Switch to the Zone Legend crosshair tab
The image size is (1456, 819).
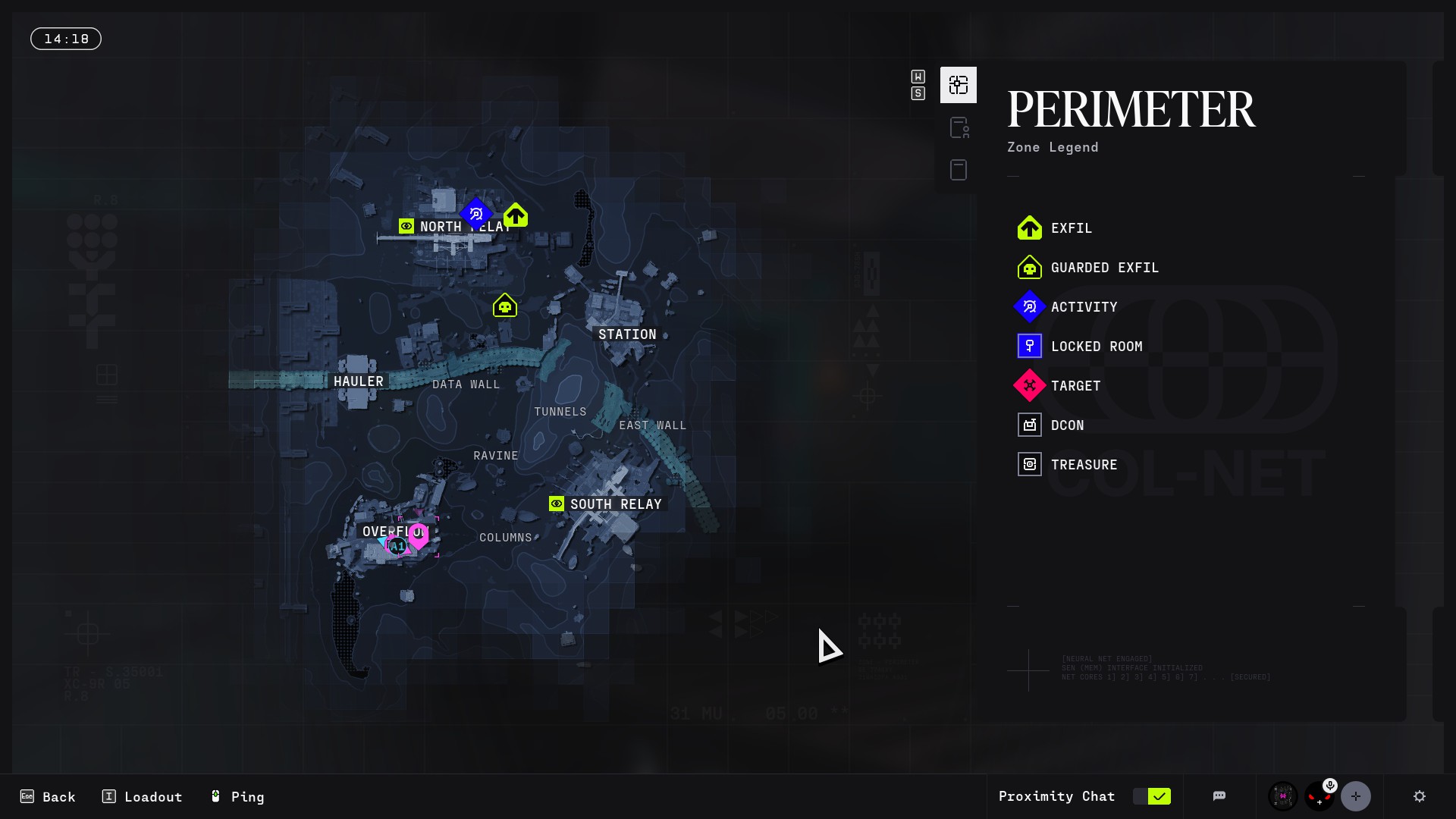pyautogui.click(x=959, y=85)
